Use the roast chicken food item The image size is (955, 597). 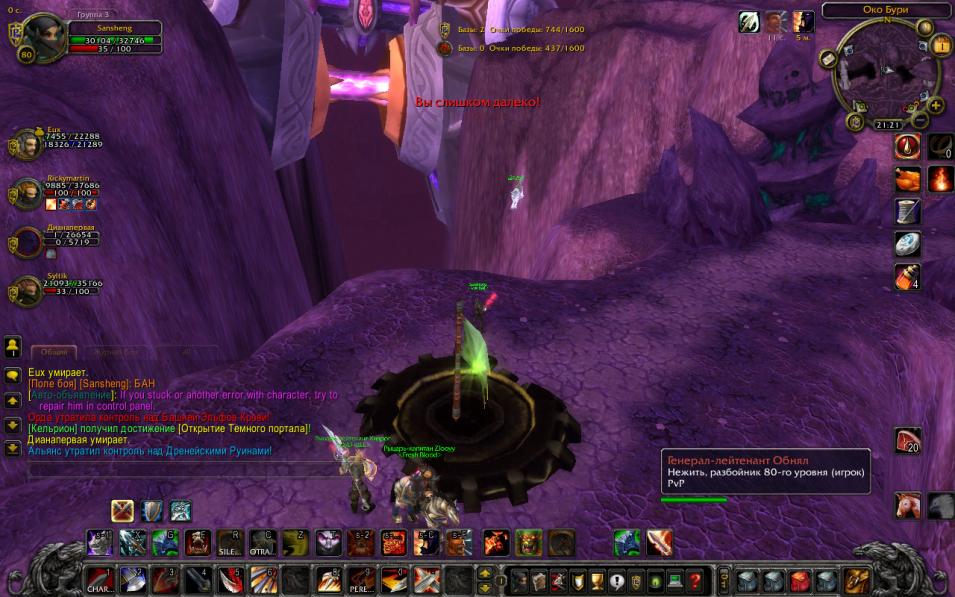(906, 179)
